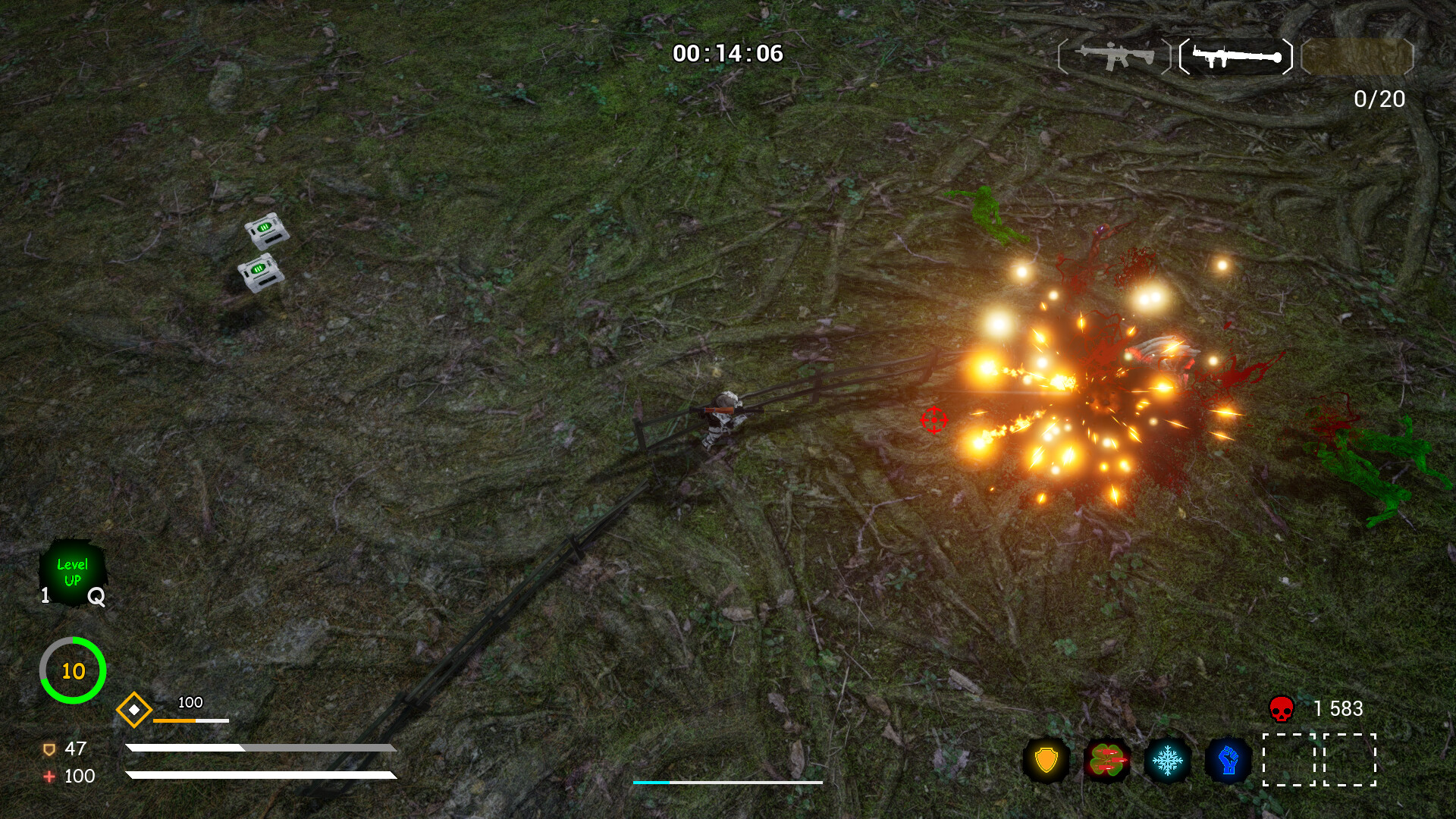Viewport: 1456px width, 819px height.
Task: Click the 00:14:06 mission timer
Action: (x=729, y=53)
